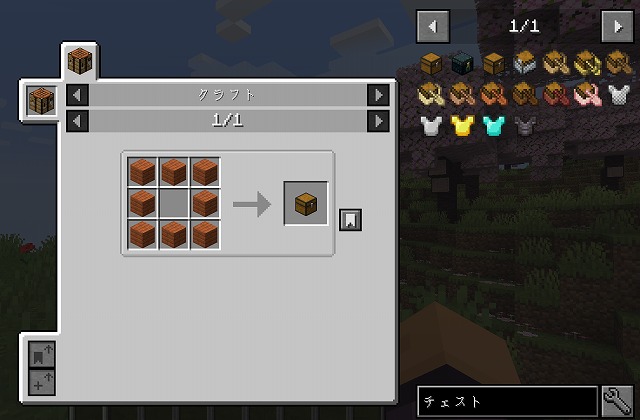Go to previous recipe category
The width and height of the screenshot is (640, 420).
point(78,95)
